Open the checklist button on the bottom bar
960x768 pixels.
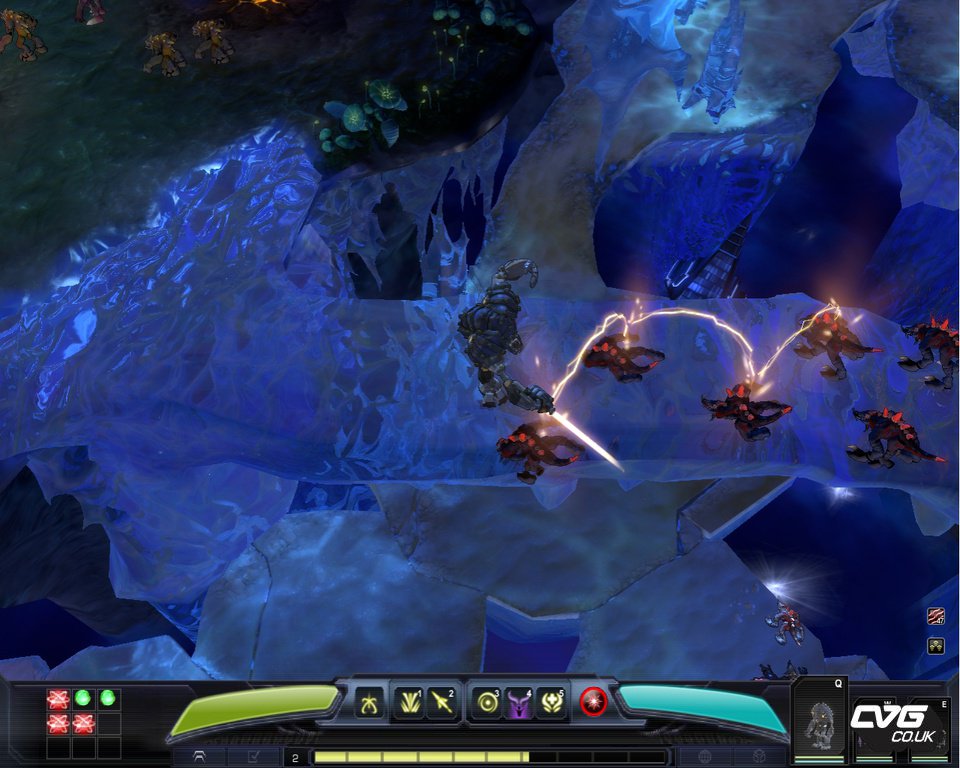[x=253, y=757]
